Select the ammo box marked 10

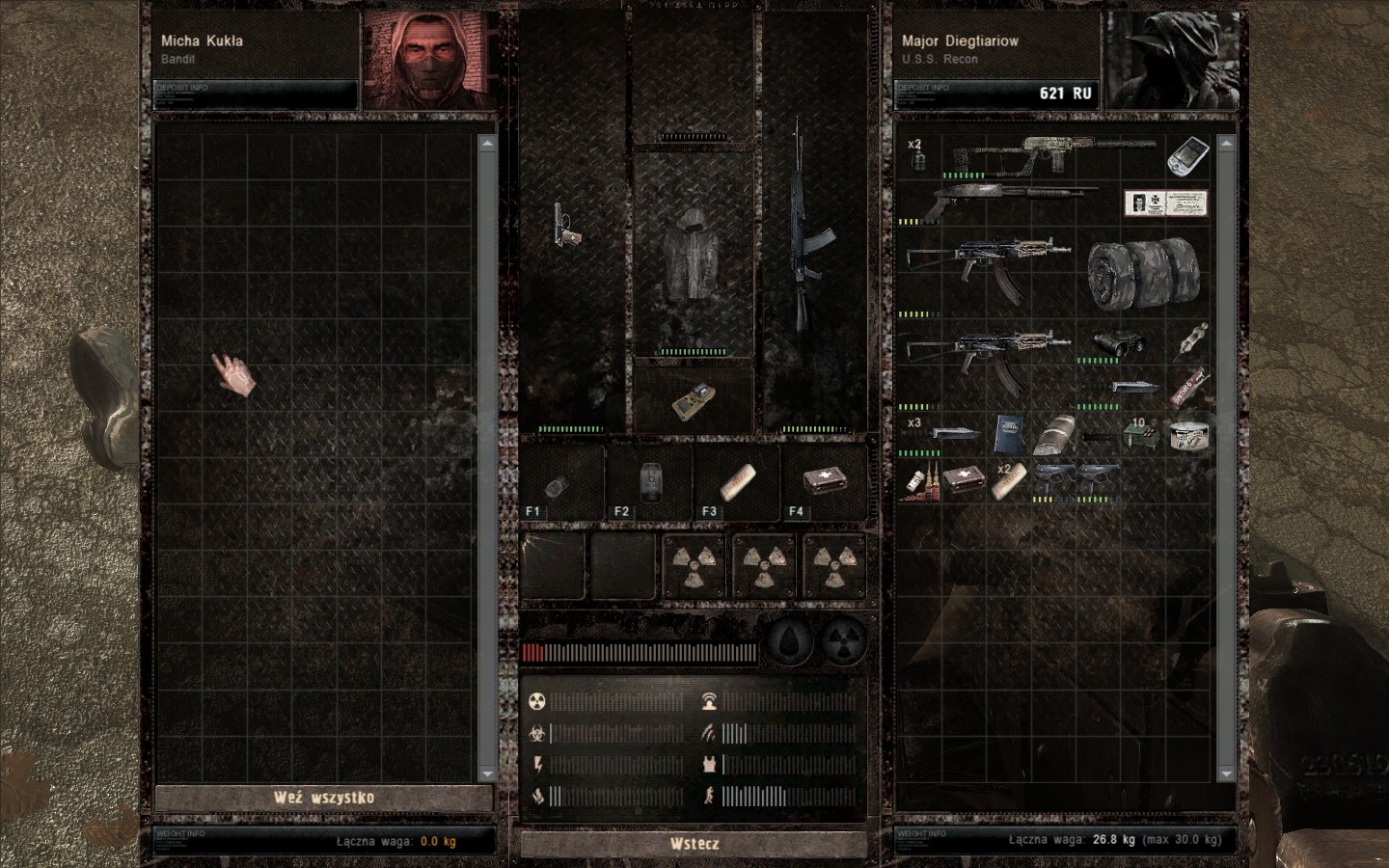click(1142, 434)
